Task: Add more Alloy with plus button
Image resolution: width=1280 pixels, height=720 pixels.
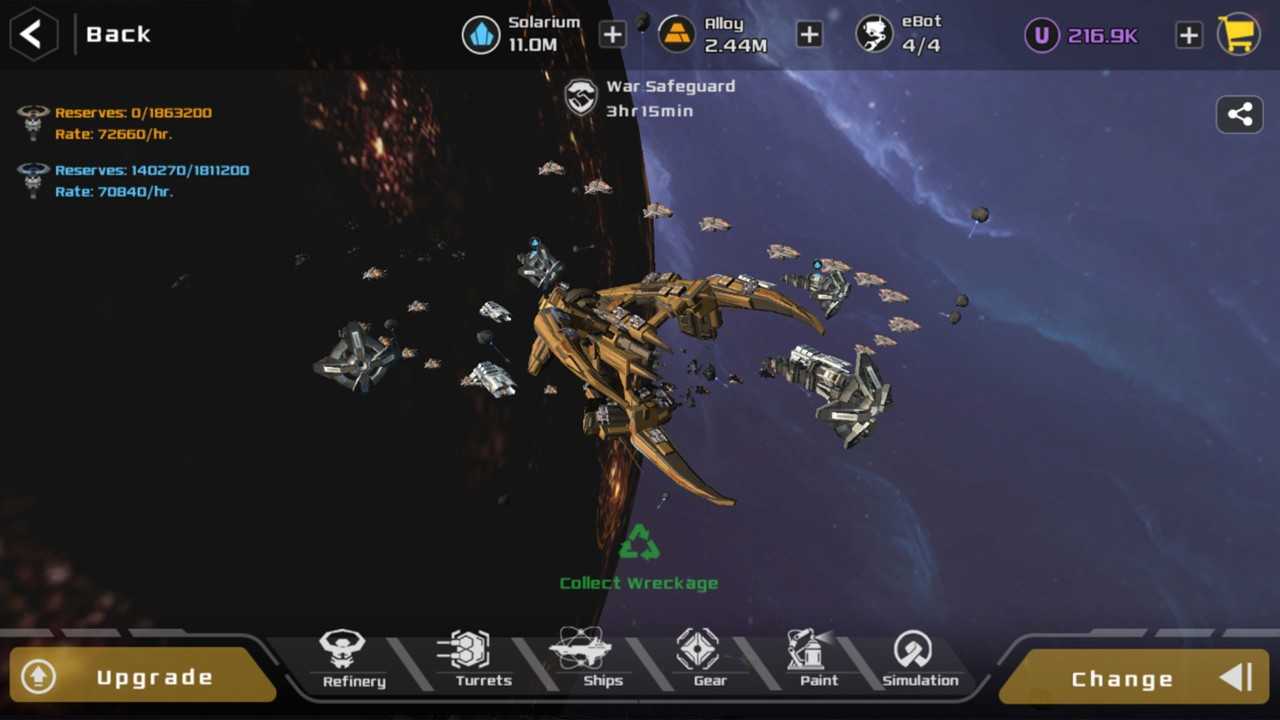Action: tap(808, 35)
